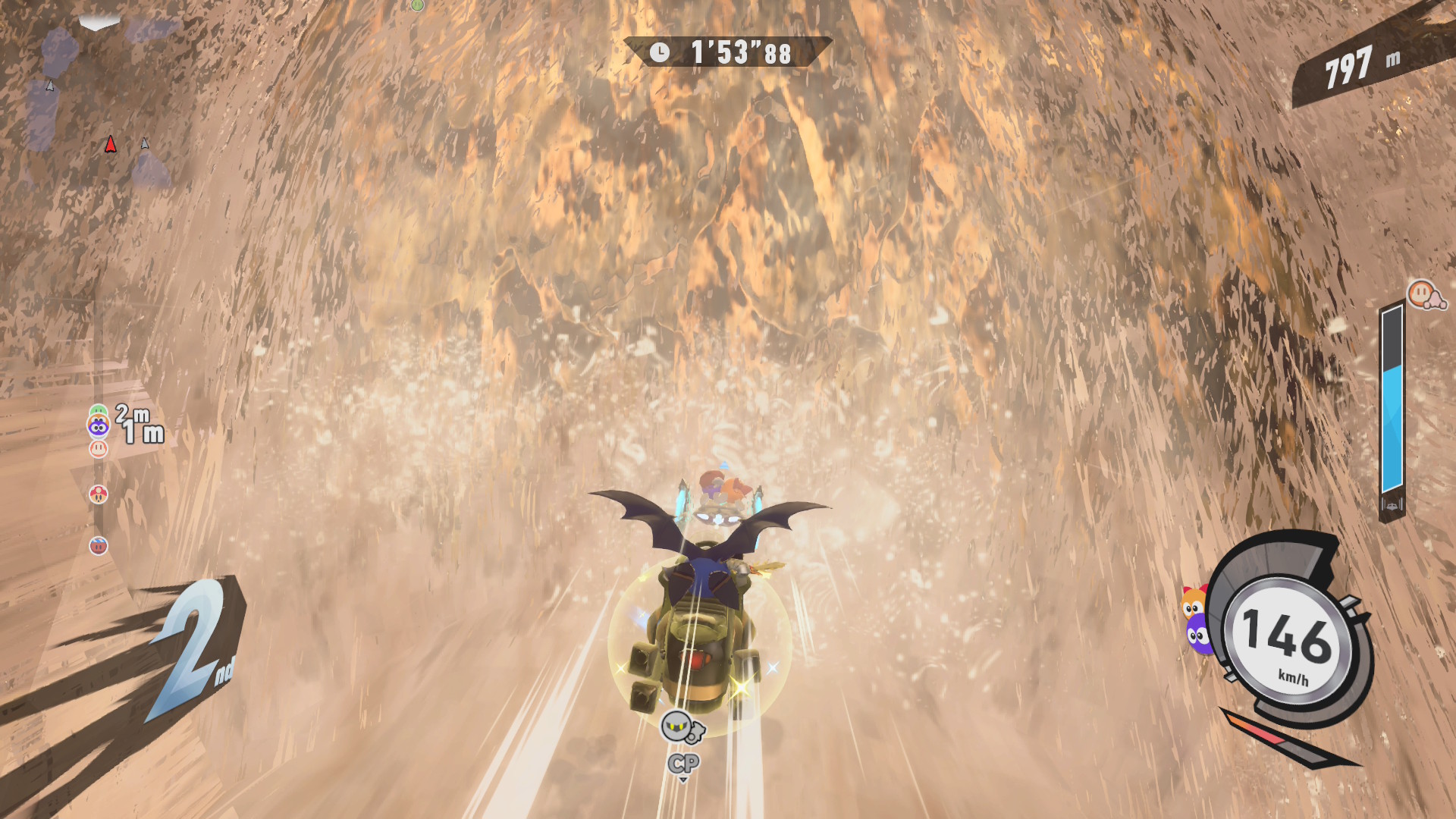Click the purple racer icon beside the speedometer
1456x819 pixels.
click(x=1198, y=635)
